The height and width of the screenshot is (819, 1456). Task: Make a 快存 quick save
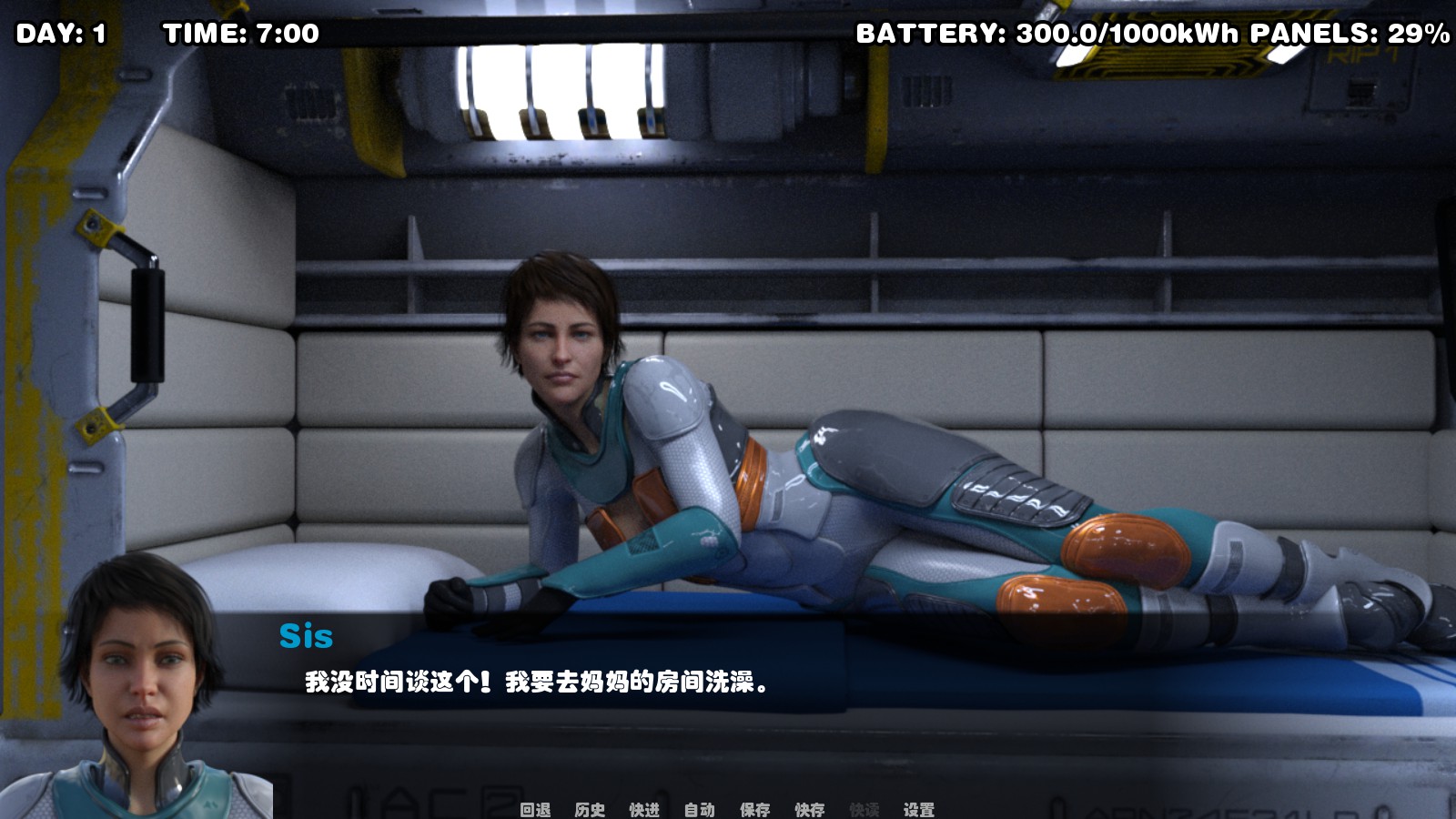tap(809, 808)
